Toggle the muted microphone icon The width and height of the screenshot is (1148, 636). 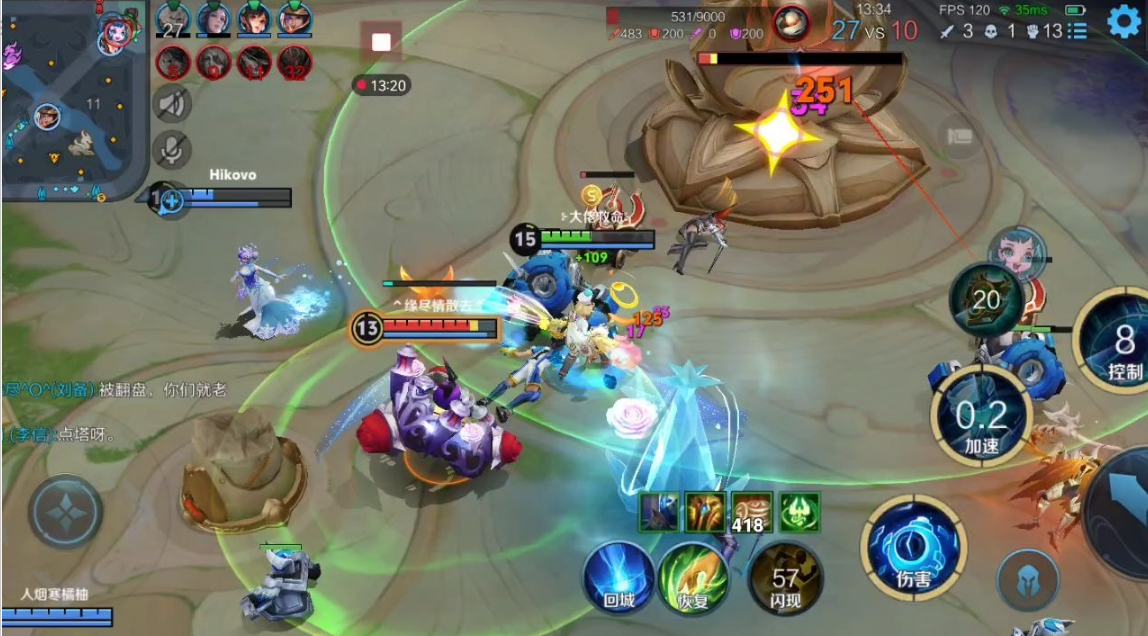click(172, 150)
